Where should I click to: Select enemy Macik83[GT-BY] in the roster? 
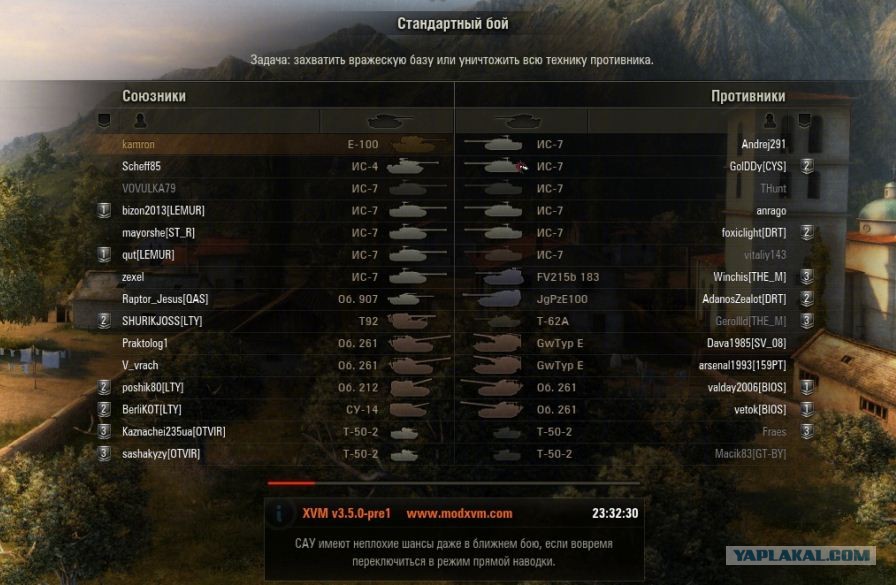point(750,454)
